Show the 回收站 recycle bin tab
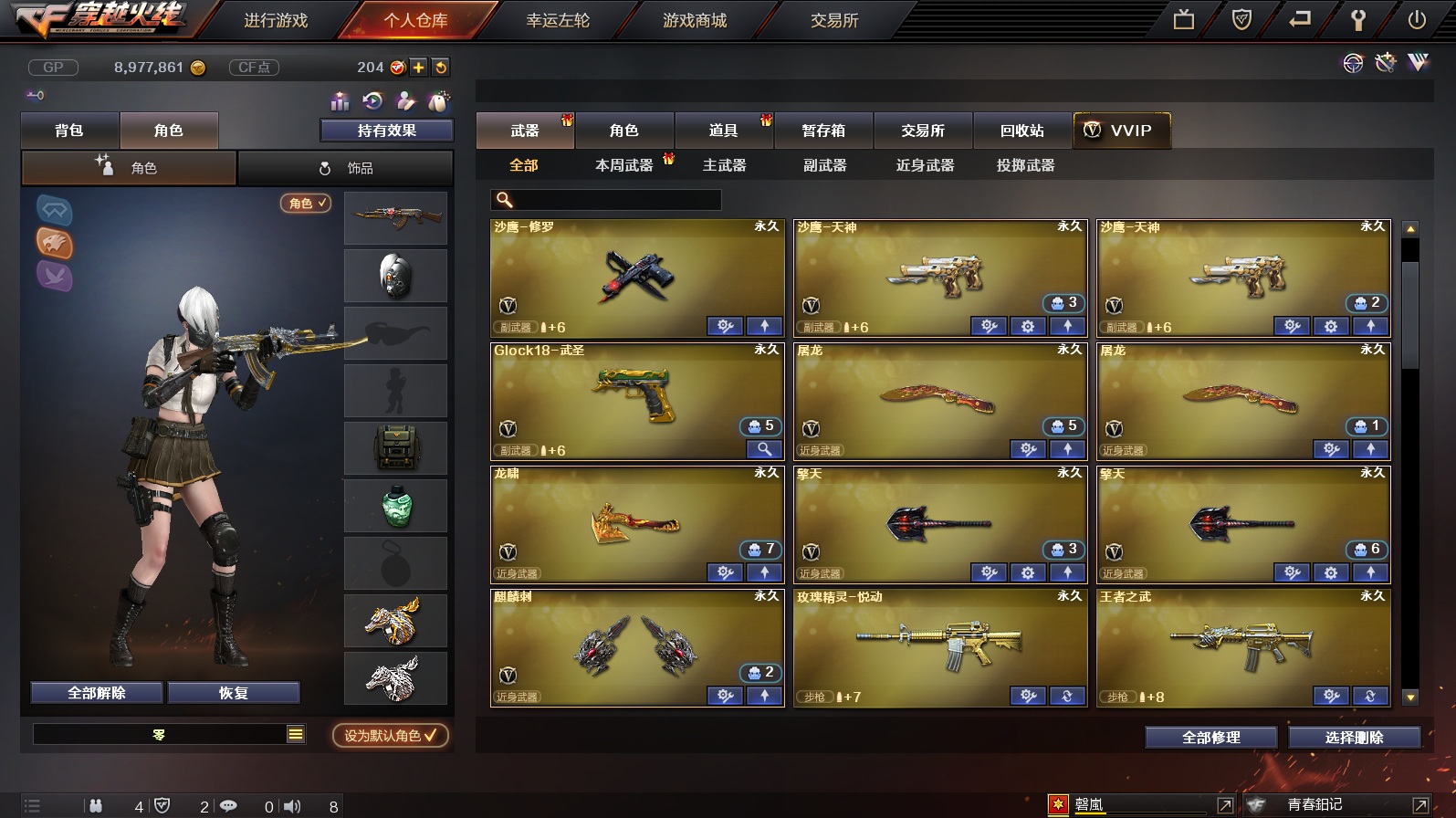Image resolution: width=1456 pixels, height=818 pixels. (x=1021, y=131)
